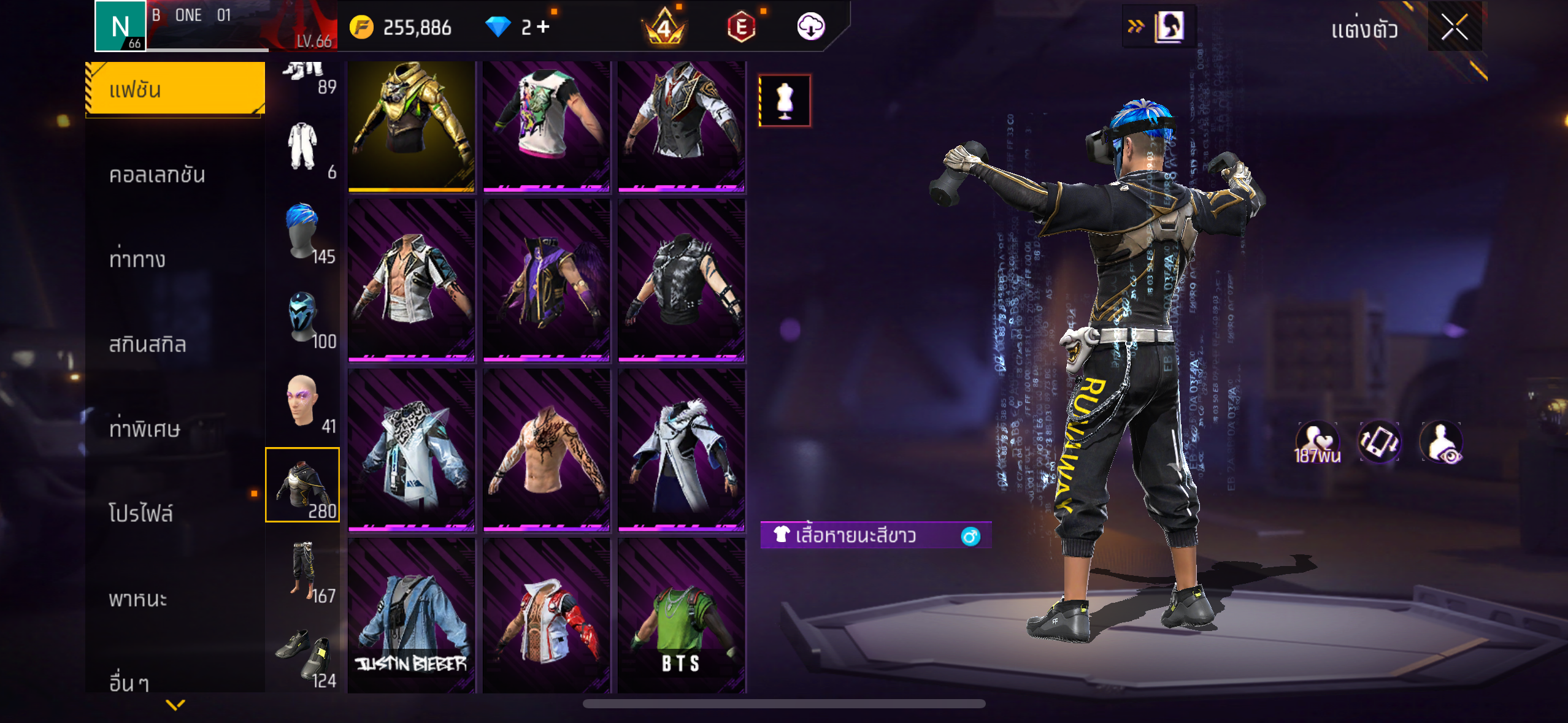Toggle the character view eye icon
The width and height of the screenshot is (1568, 723).
click(1441, 443)
